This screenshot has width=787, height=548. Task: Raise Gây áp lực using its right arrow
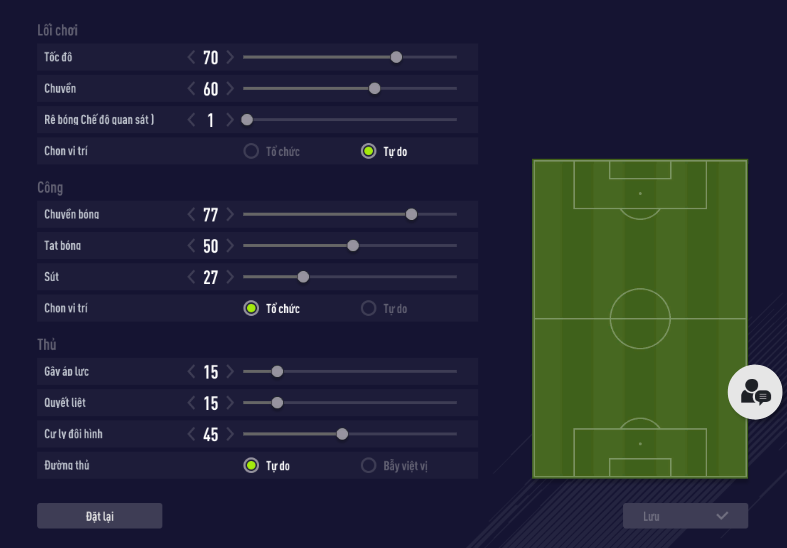(230, 372)
